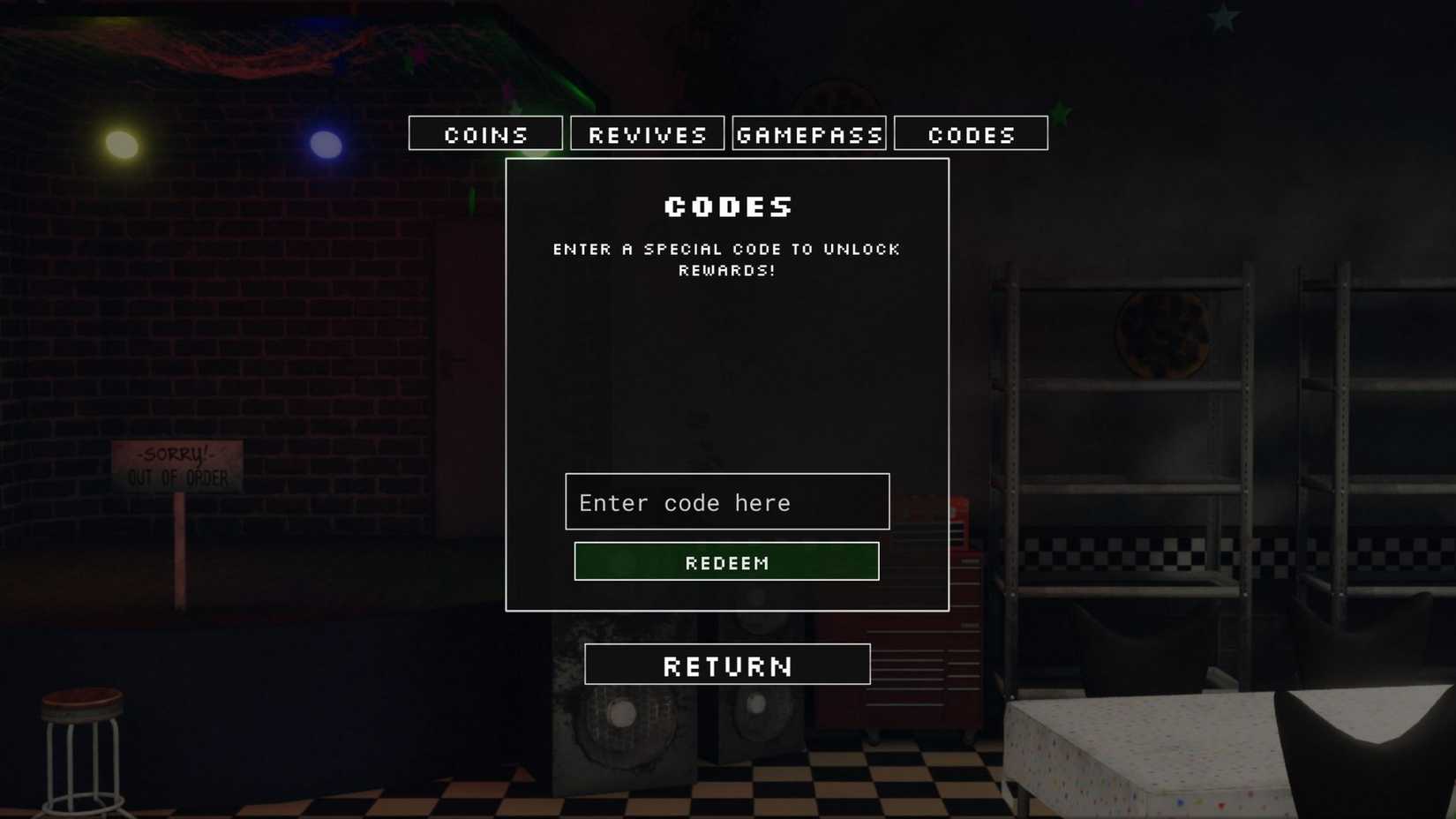Viewport: 1456px width, 819px height.
Task: Switch to the COINS shop tab
Action: [484, 133]
